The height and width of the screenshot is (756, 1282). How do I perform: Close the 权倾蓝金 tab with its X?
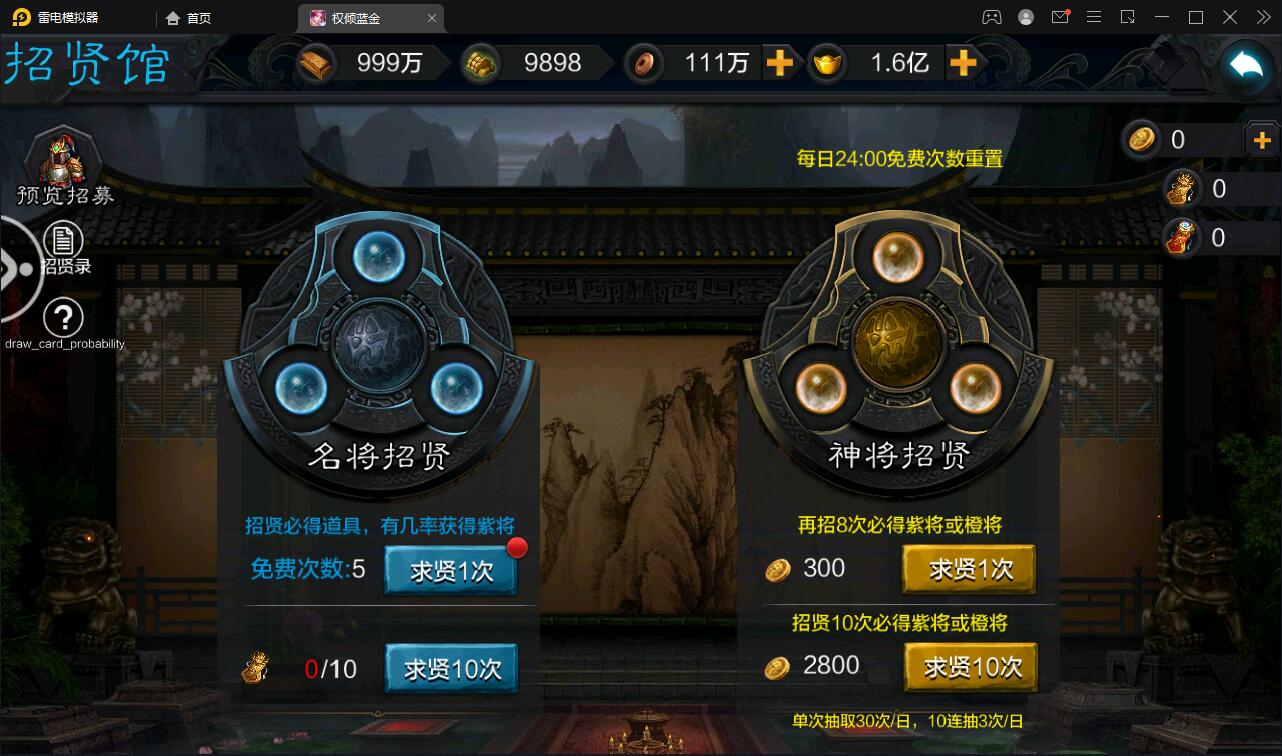432,18
